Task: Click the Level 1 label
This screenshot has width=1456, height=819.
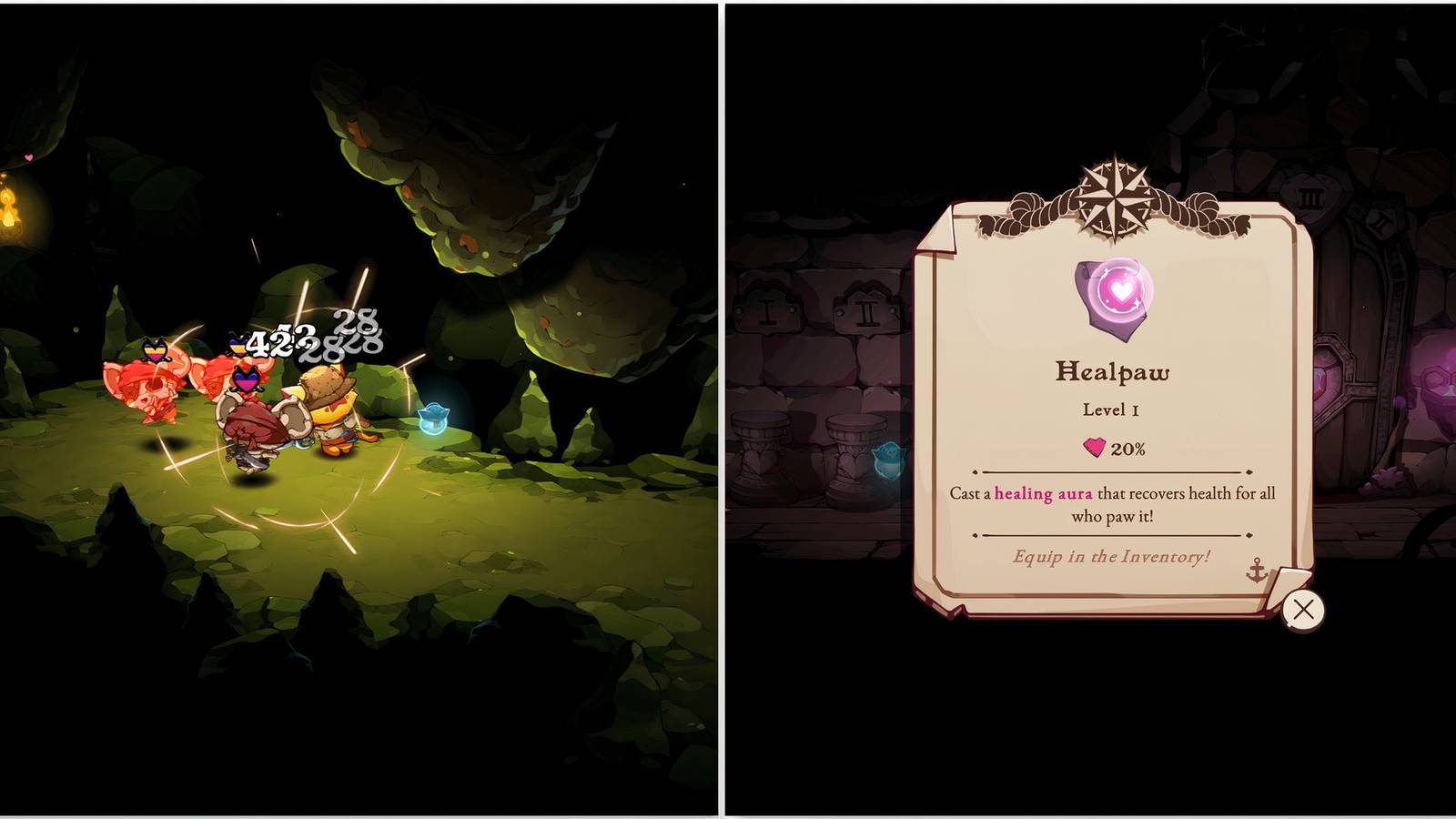Action: click(1110, 409)
